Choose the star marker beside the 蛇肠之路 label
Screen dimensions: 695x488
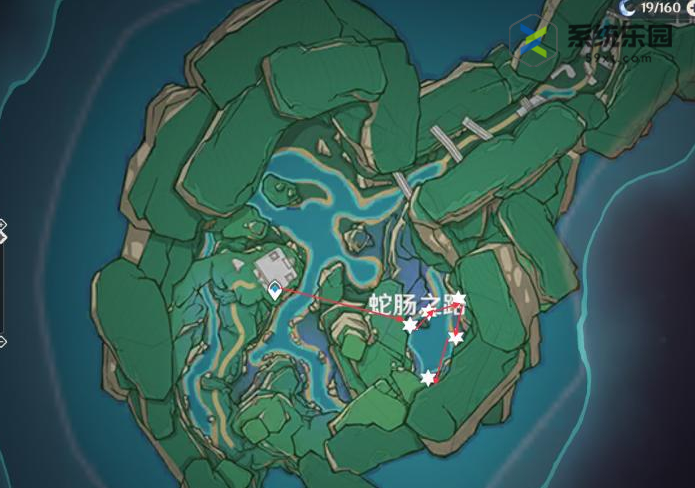pos(458,299)
